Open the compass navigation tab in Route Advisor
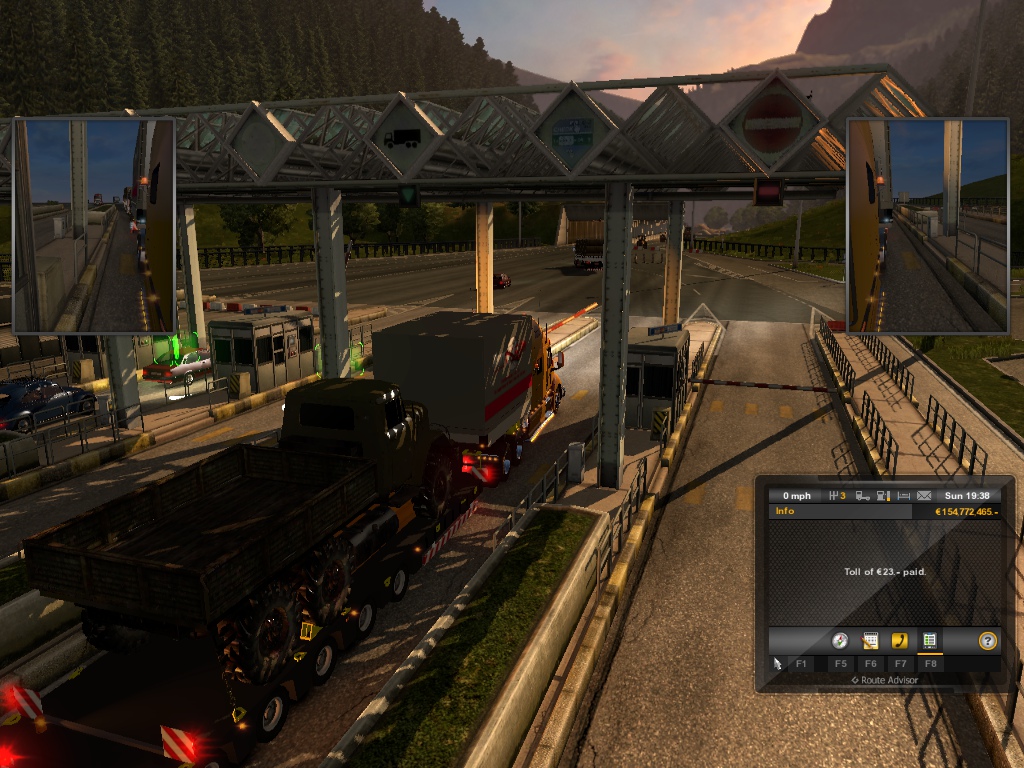 click(x=840, y=641)
